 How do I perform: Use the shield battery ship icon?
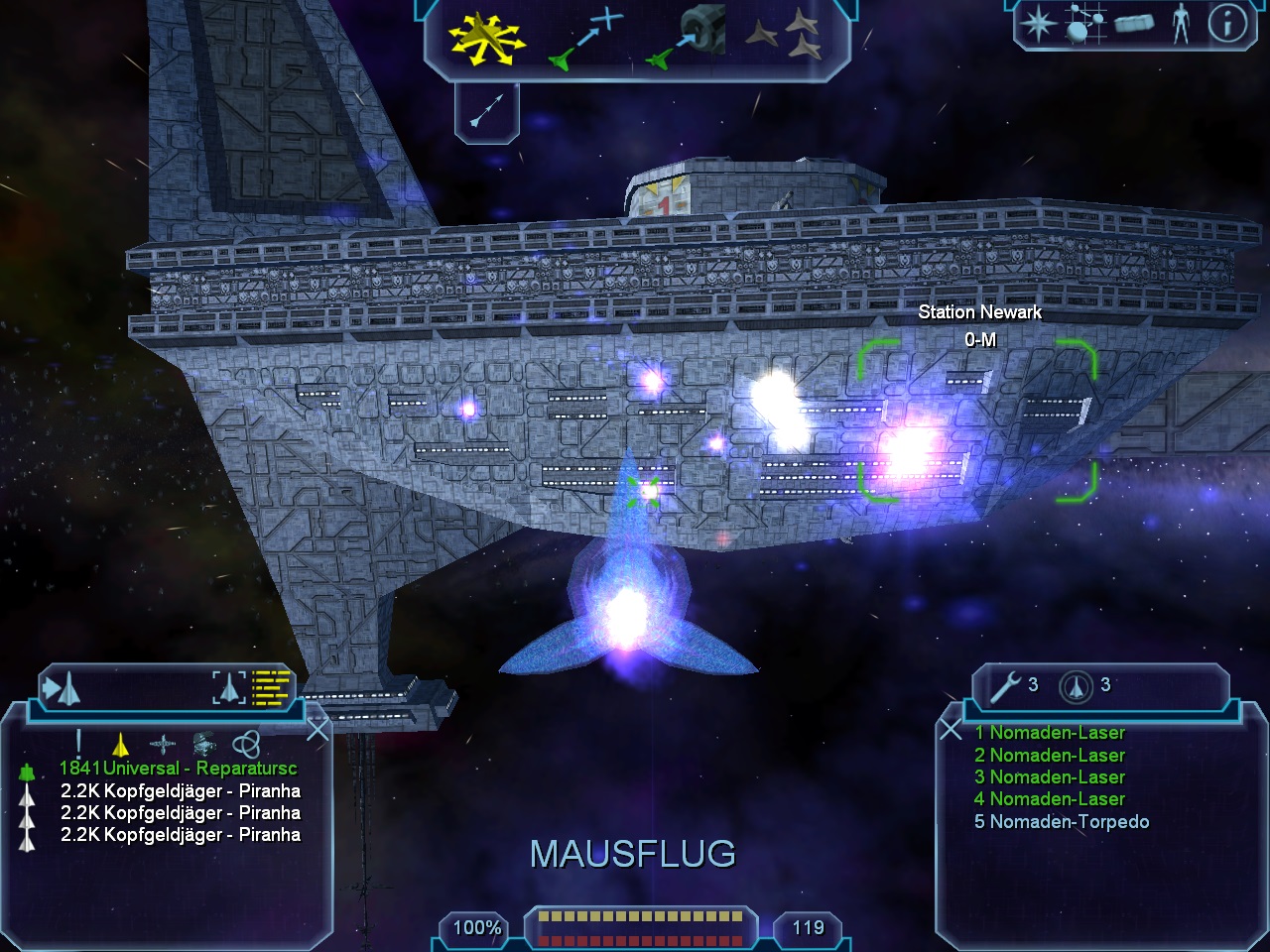(x=1076, y=685)
